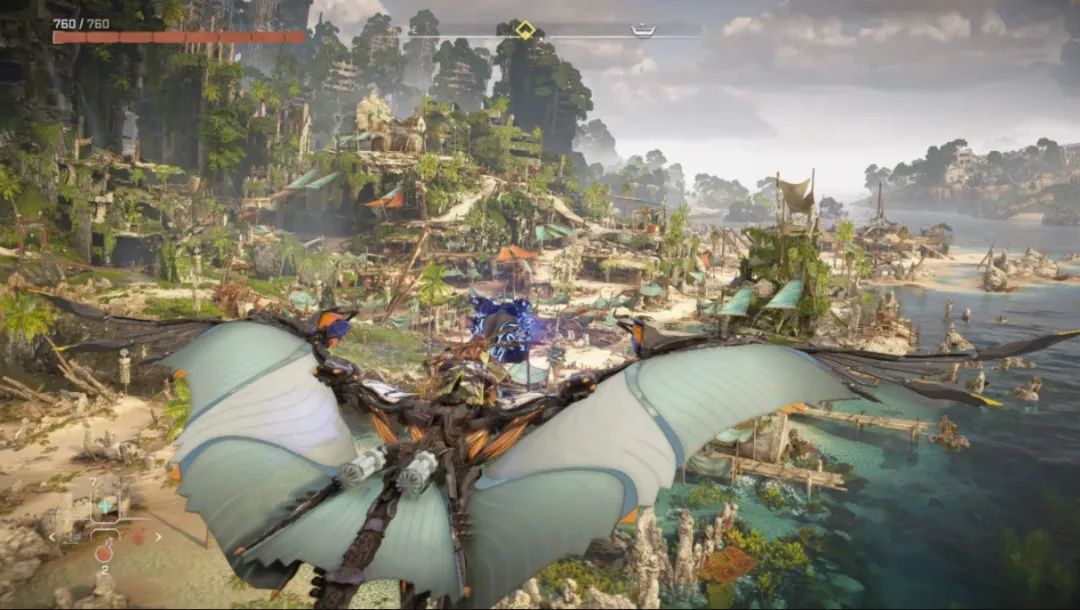The height and width of the screenshot is (610, 1080).
Task: Cycle tools with the right arrow
Action: click(x=158, y=538)
